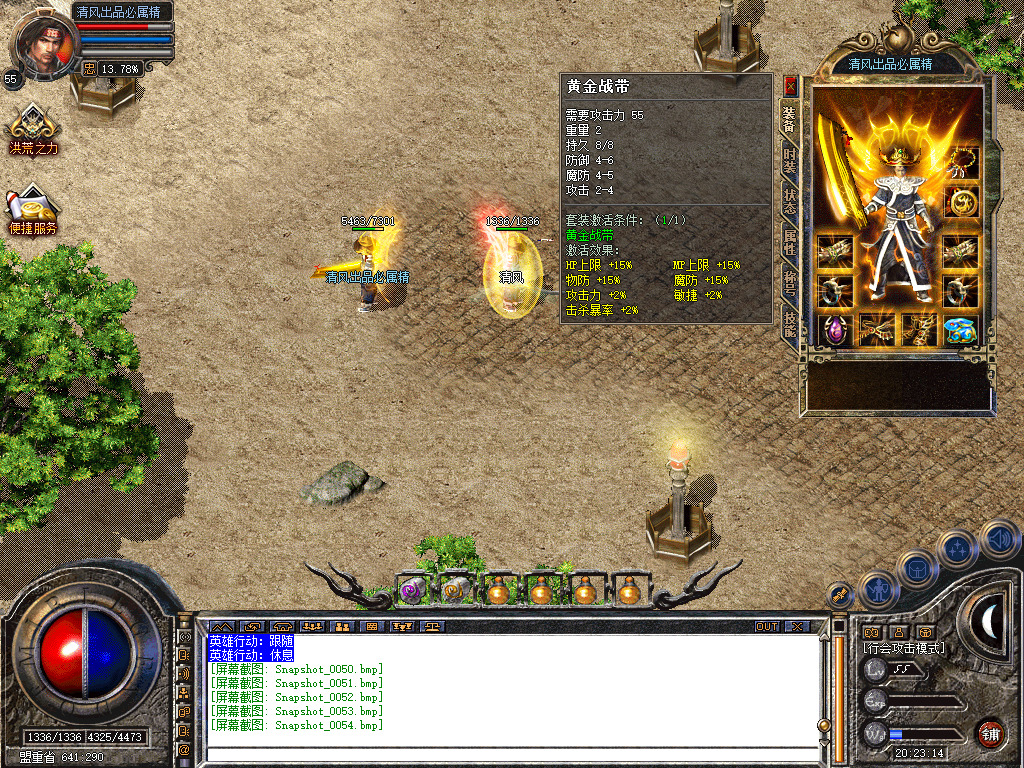Select the purple gem equipment slot
Viewport: 1024px width, 768px height.
coord(834,330)
